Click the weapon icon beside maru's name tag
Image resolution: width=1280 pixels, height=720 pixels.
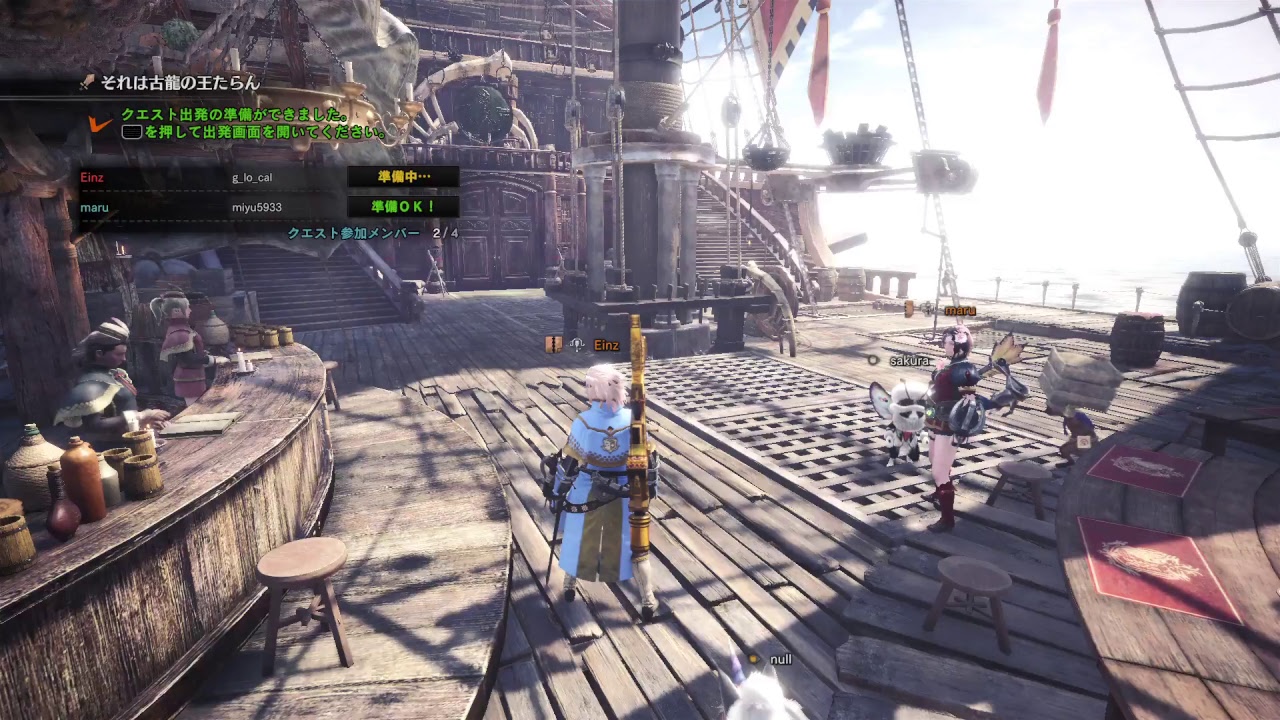pos(908,309)
